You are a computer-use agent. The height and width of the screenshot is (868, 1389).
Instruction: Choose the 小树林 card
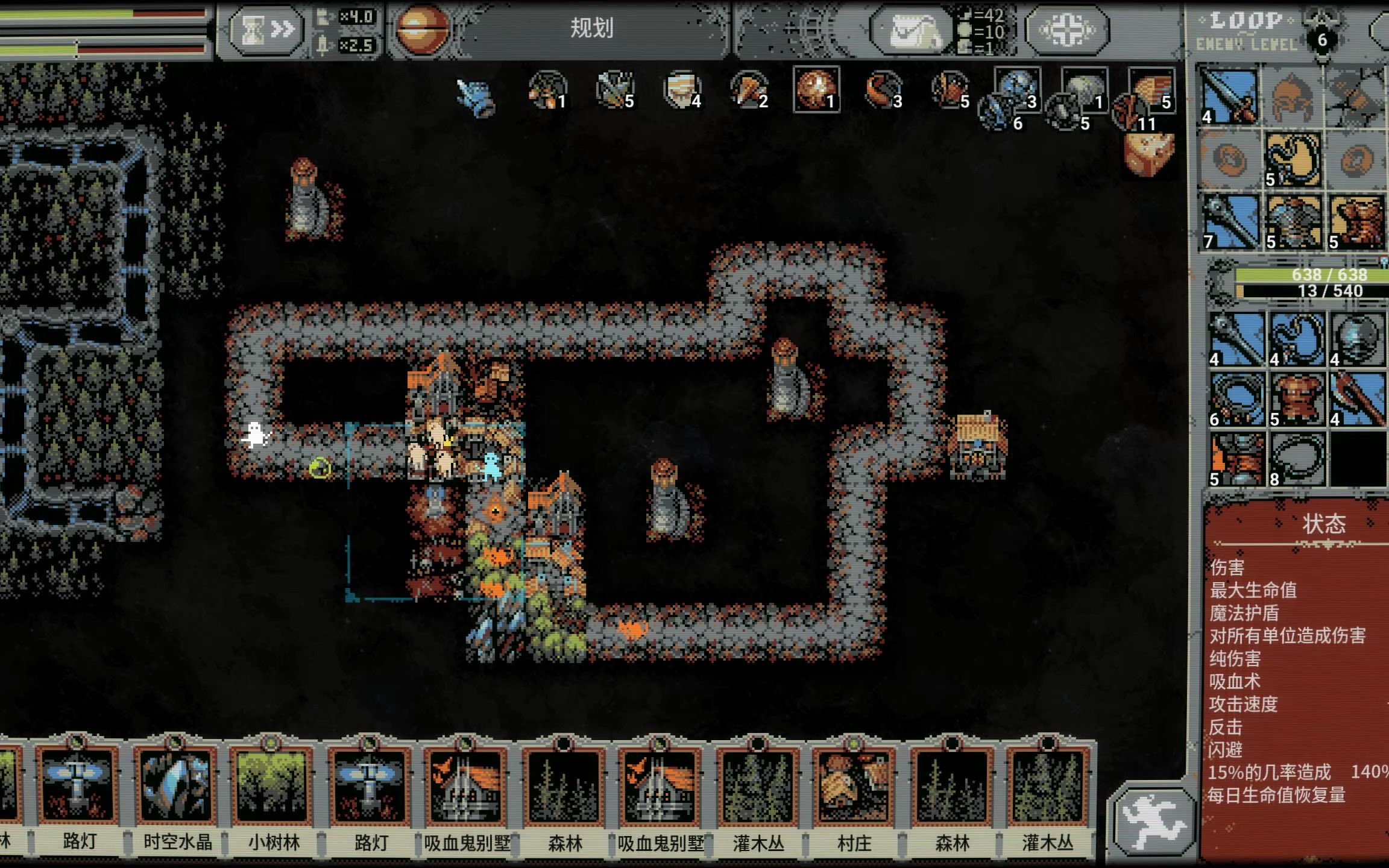(274, 787)
